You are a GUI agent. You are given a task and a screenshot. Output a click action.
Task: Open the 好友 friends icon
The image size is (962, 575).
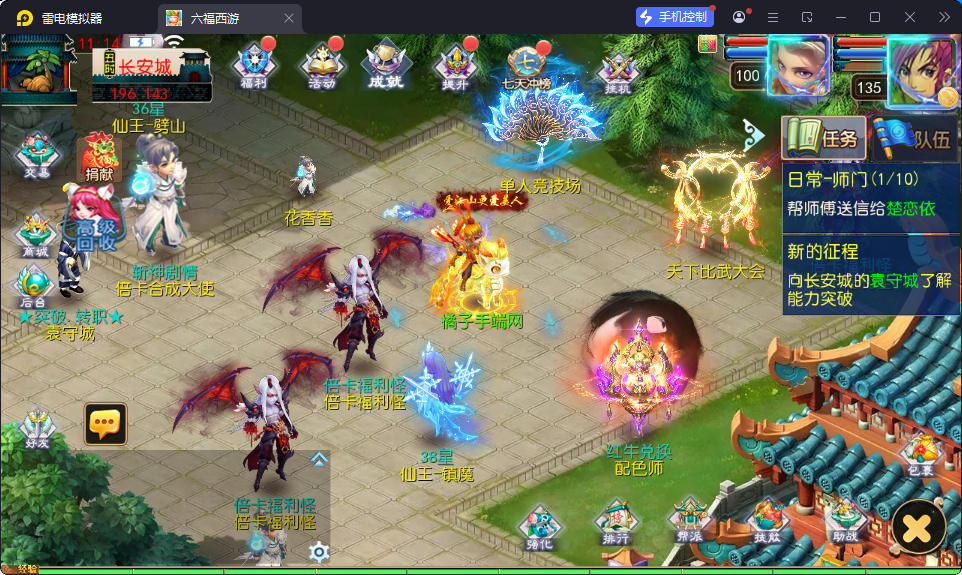coord(38,428)
